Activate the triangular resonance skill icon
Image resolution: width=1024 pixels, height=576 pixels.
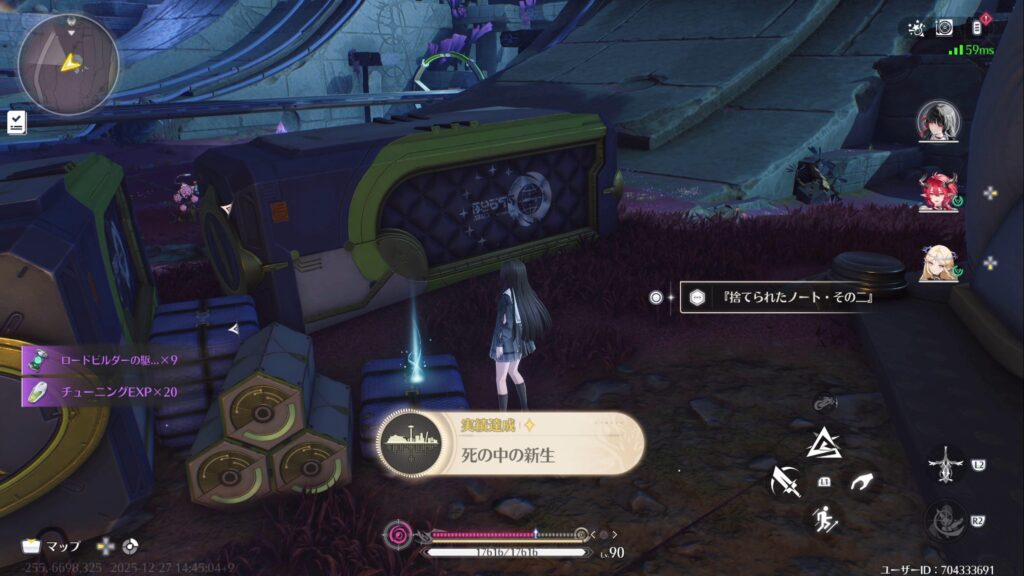pos(823,444)
